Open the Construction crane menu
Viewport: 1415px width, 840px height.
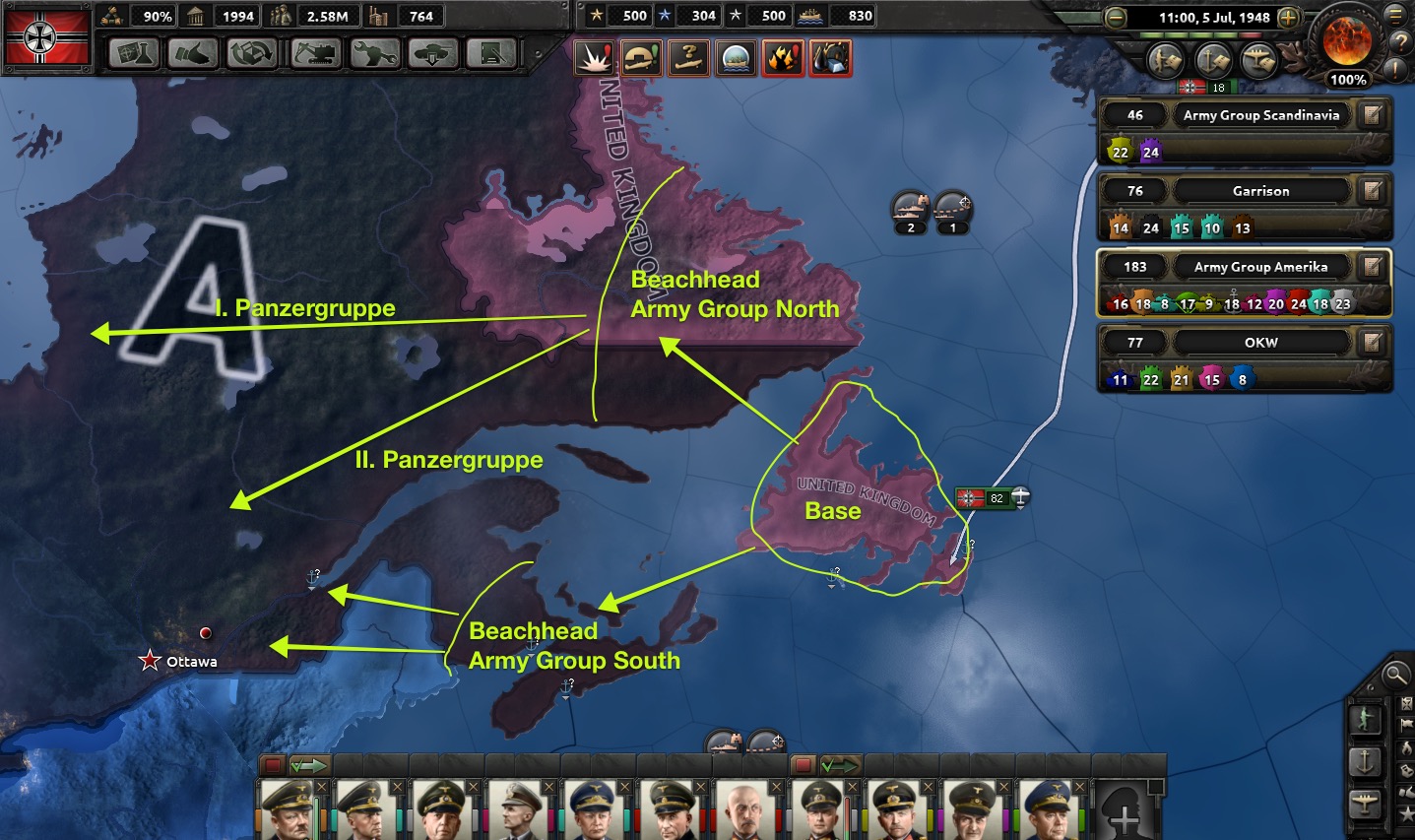pyautogui.click(x=316, y=53)
